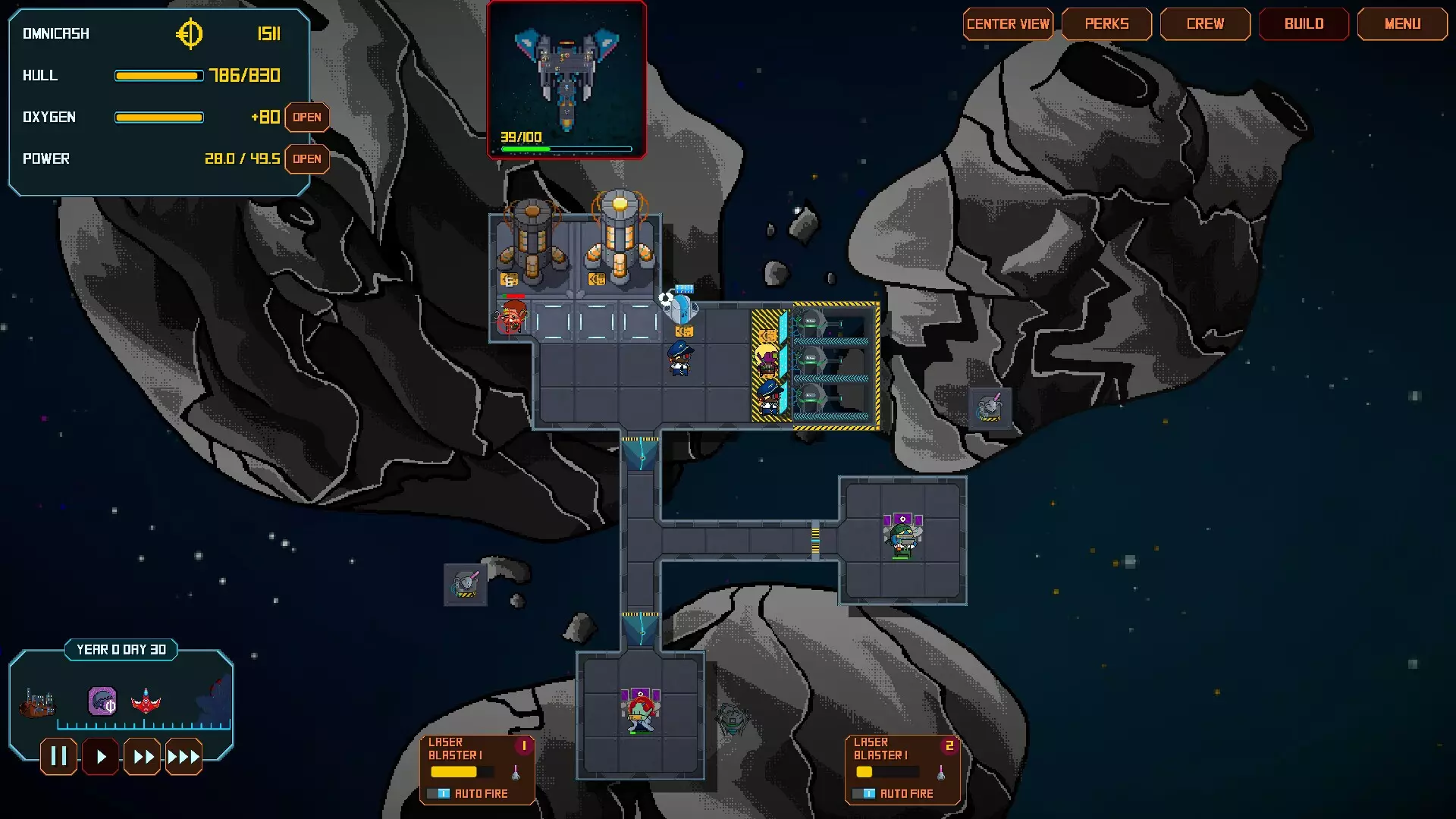This screenshot has height=819, width=1456.
Task: Open the Oxygen details panel
Action: coord(307,118)
